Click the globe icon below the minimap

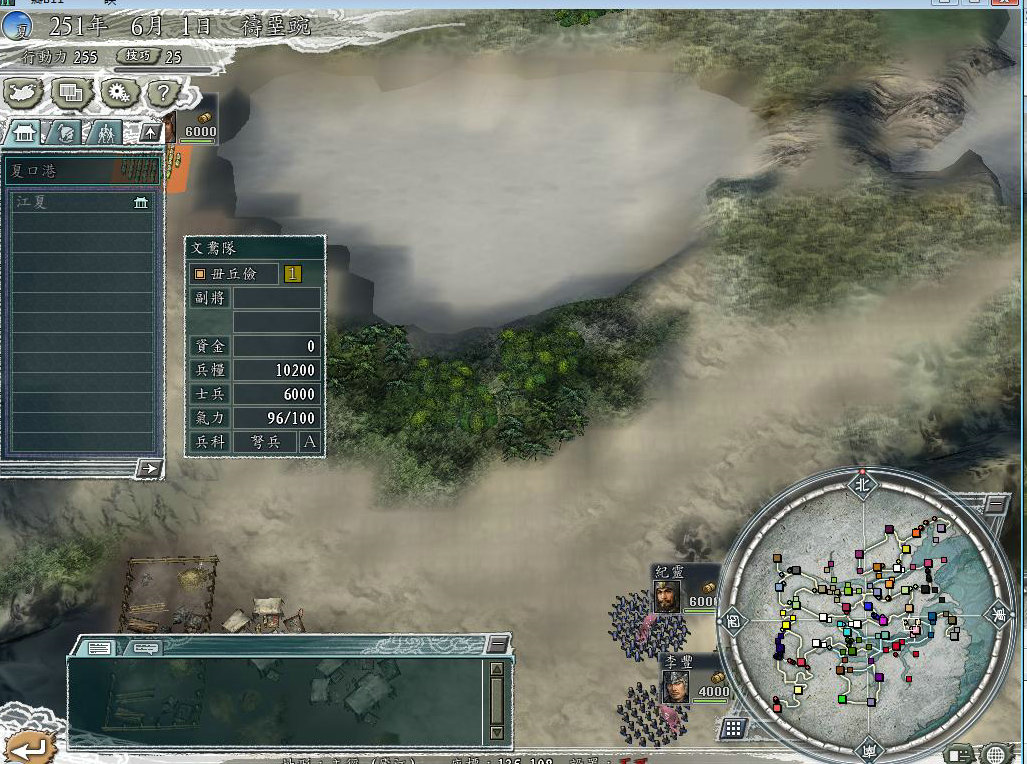(995, 754)
